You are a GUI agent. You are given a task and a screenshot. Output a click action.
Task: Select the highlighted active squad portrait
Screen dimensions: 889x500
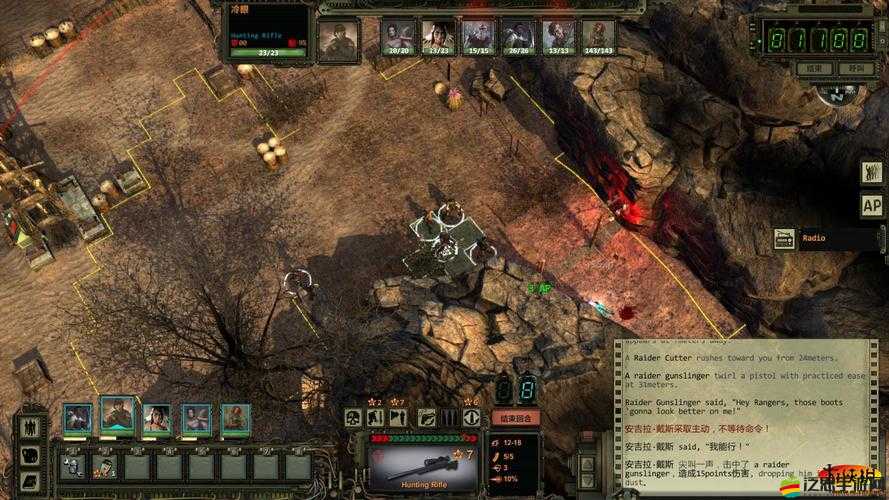(x=117, y=415)
